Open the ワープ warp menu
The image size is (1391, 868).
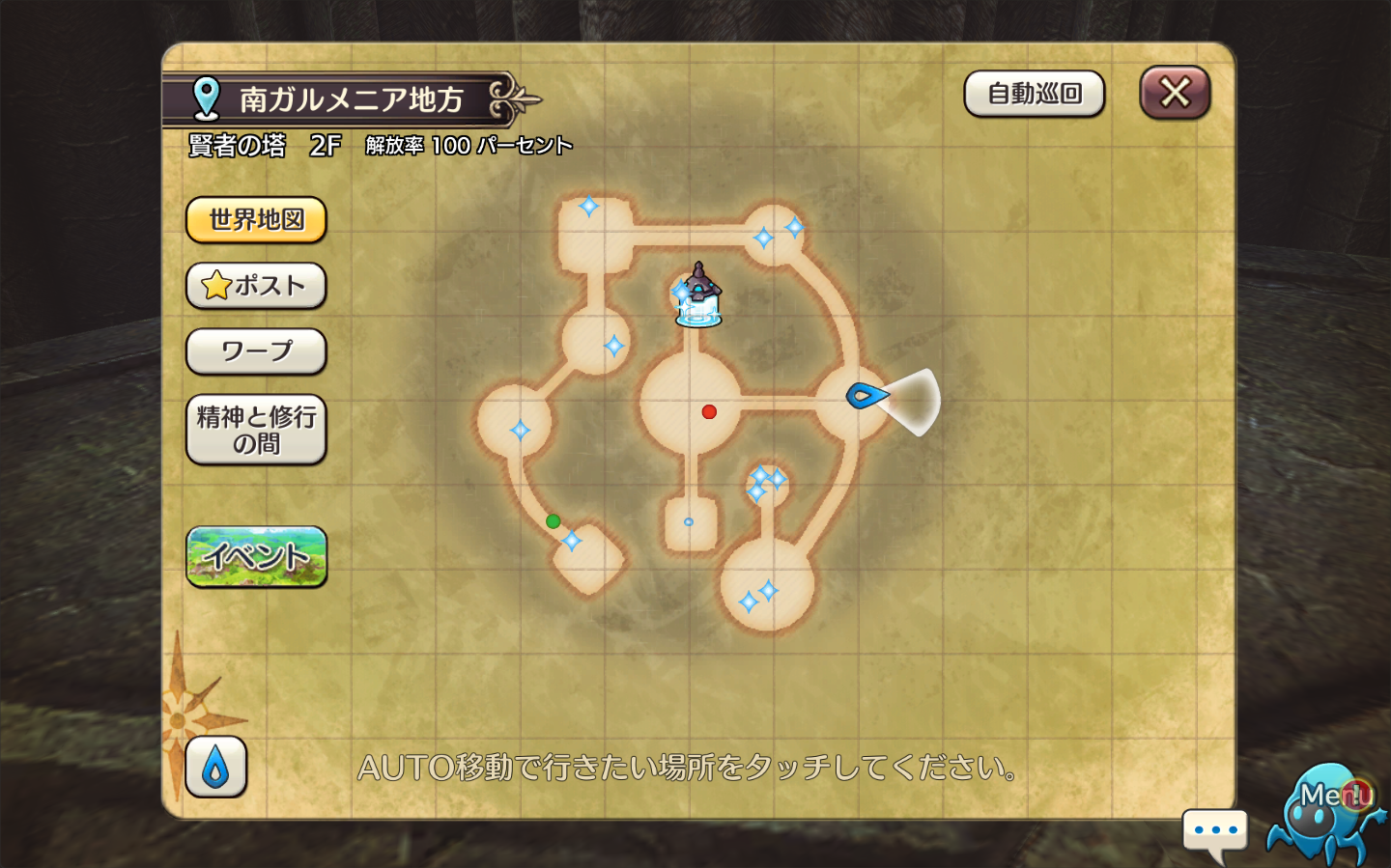pyautogui.click(x=256, y=351)
